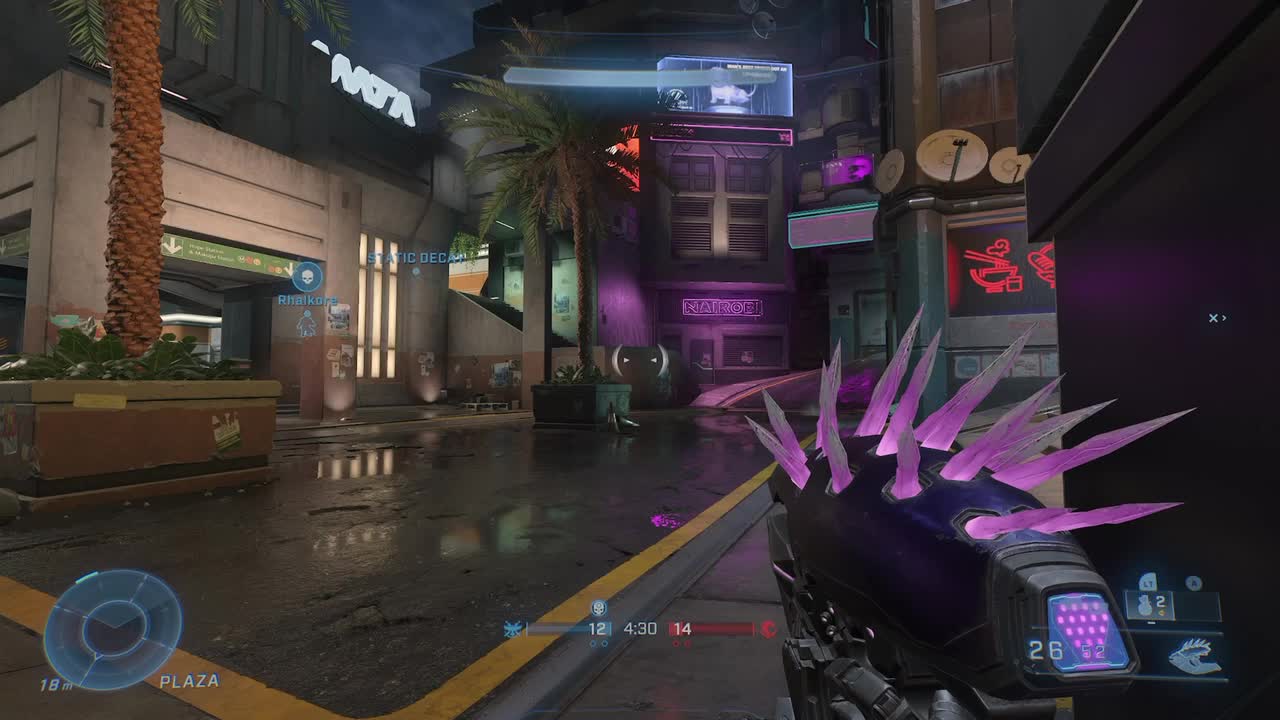Collapse the grenade count stepper showing 2
1280x720 pixels.
click(1161, 602)
